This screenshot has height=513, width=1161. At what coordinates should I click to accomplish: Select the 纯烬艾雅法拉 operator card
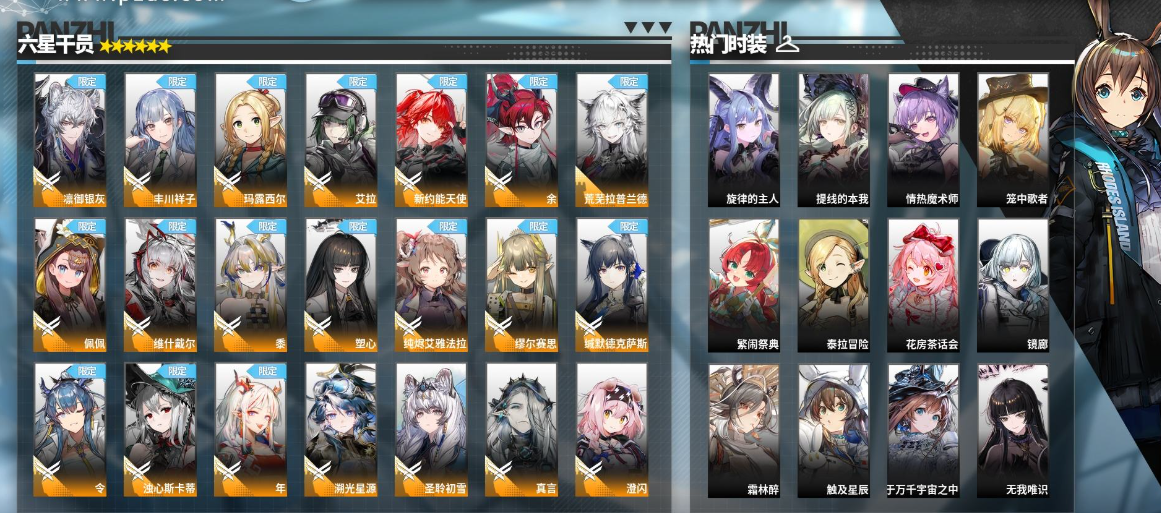pyautogui.click(x=431, y=285)
